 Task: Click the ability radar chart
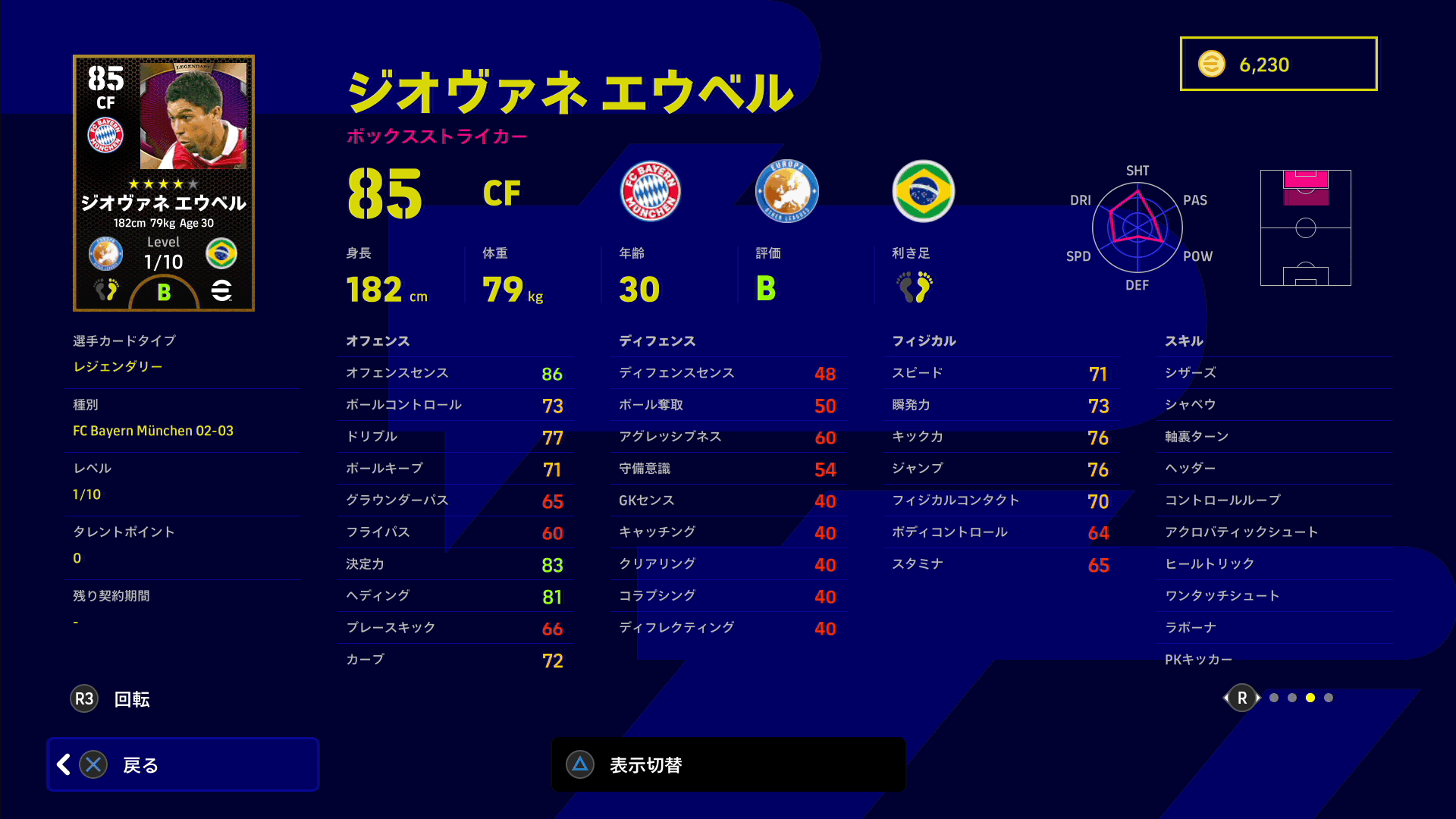click(1137, 227)
